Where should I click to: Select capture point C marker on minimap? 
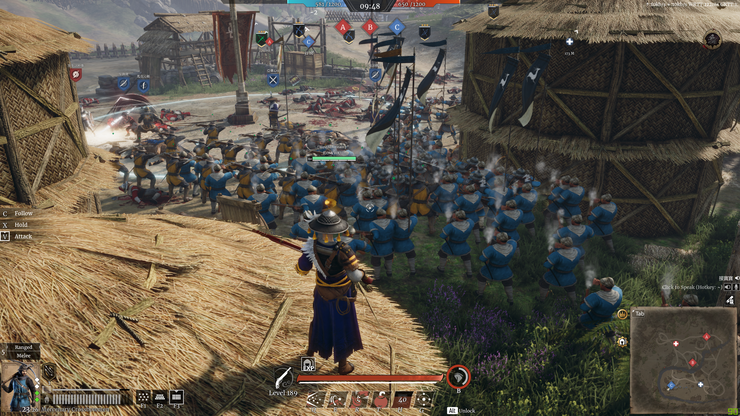click(x=672, y=384)
